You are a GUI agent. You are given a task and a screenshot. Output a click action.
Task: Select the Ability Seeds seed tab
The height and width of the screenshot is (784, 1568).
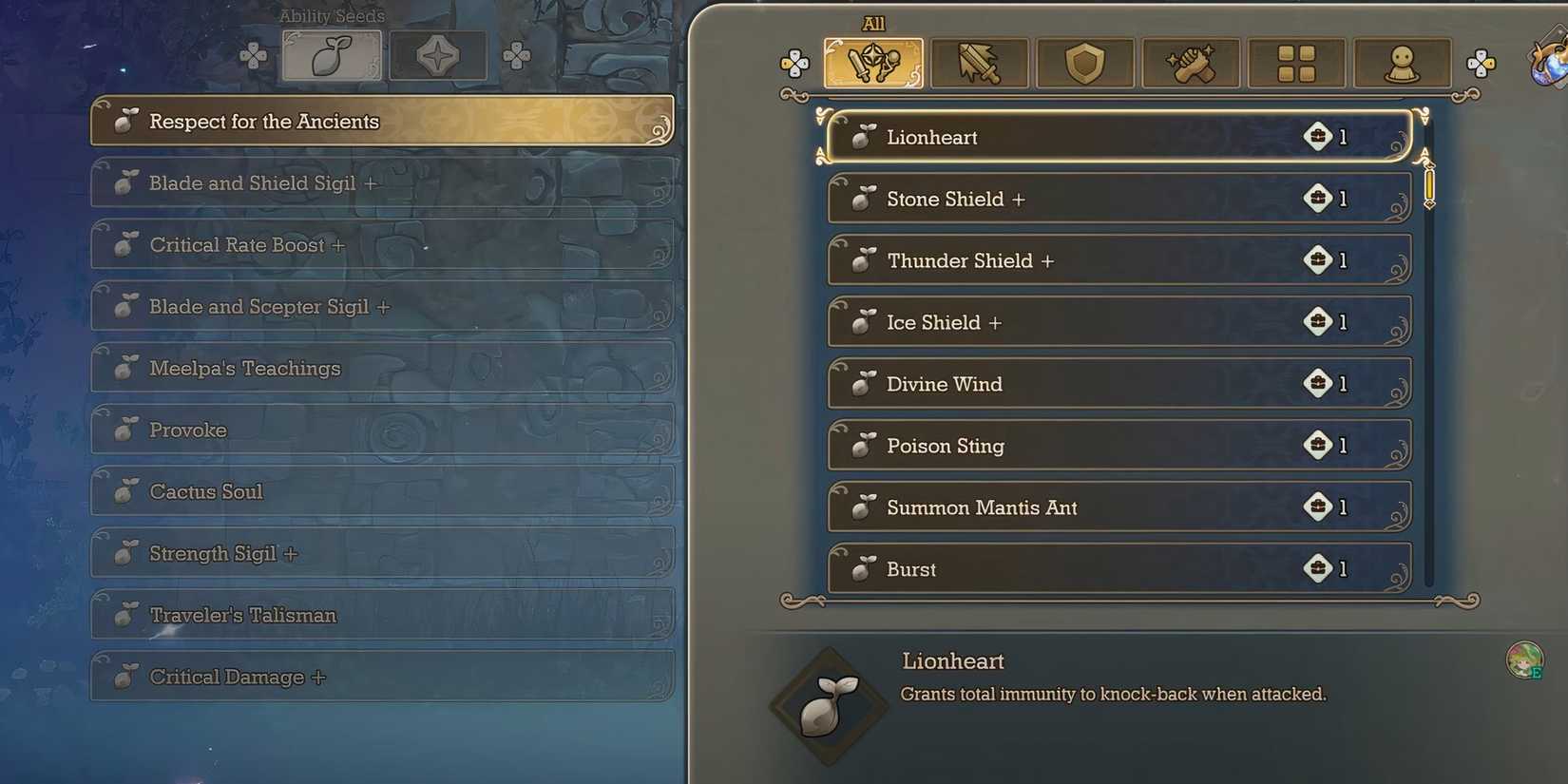pos(332,54)
